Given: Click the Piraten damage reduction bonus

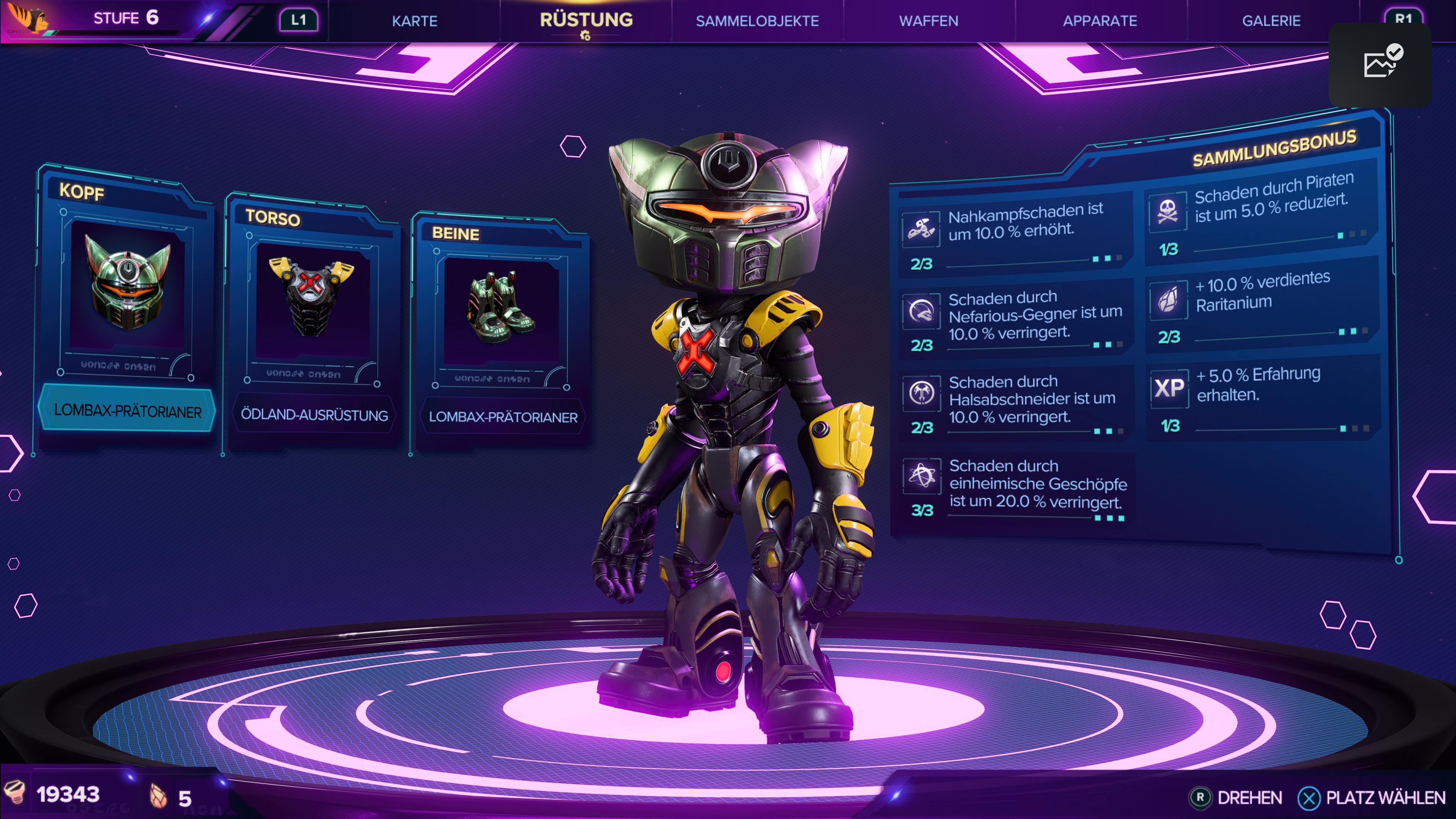Looking at the screenshot, I should 1261,213.
